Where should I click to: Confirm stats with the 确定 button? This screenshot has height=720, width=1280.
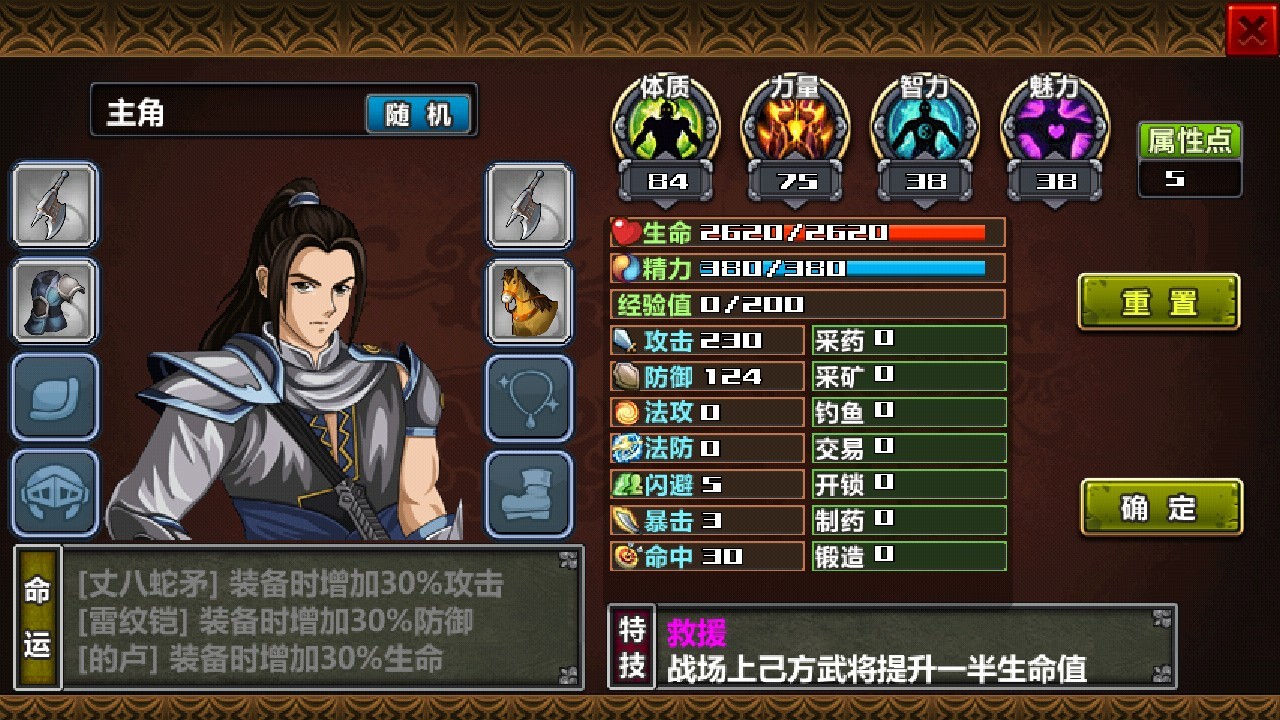[1161, 507]
